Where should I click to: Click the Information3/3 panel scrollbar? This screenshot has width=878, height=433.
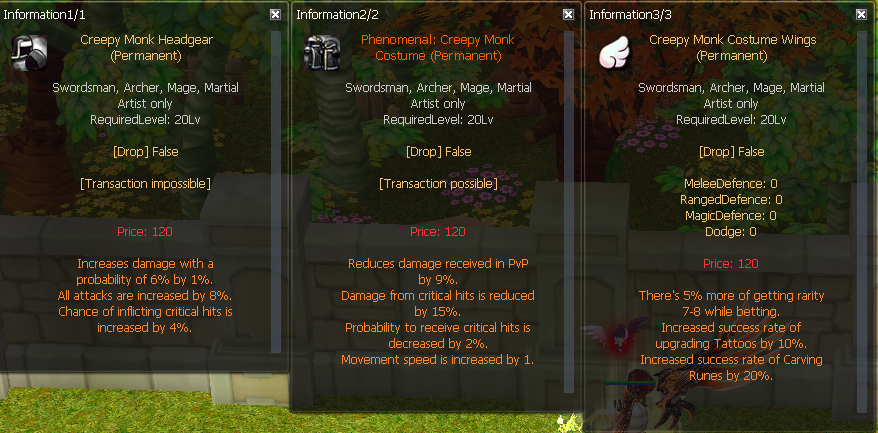[x=863, y=200]
